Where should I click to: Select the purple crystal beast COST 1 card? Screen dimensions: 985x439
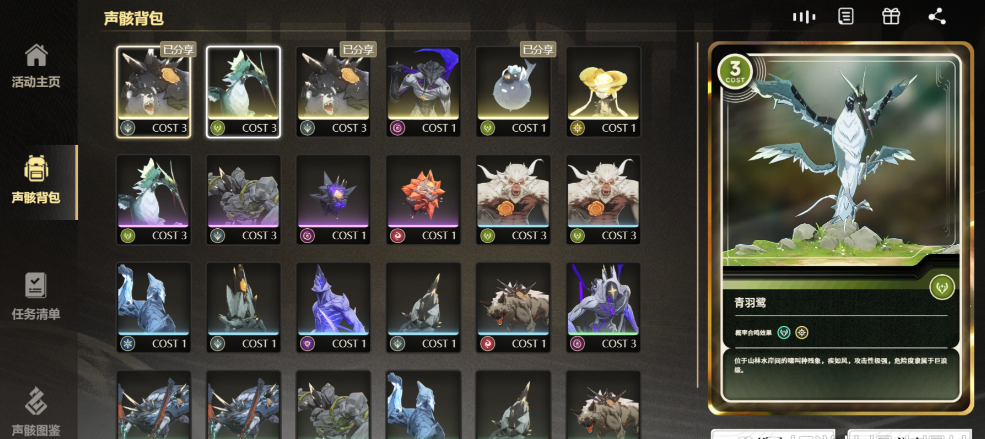(333, 307)
